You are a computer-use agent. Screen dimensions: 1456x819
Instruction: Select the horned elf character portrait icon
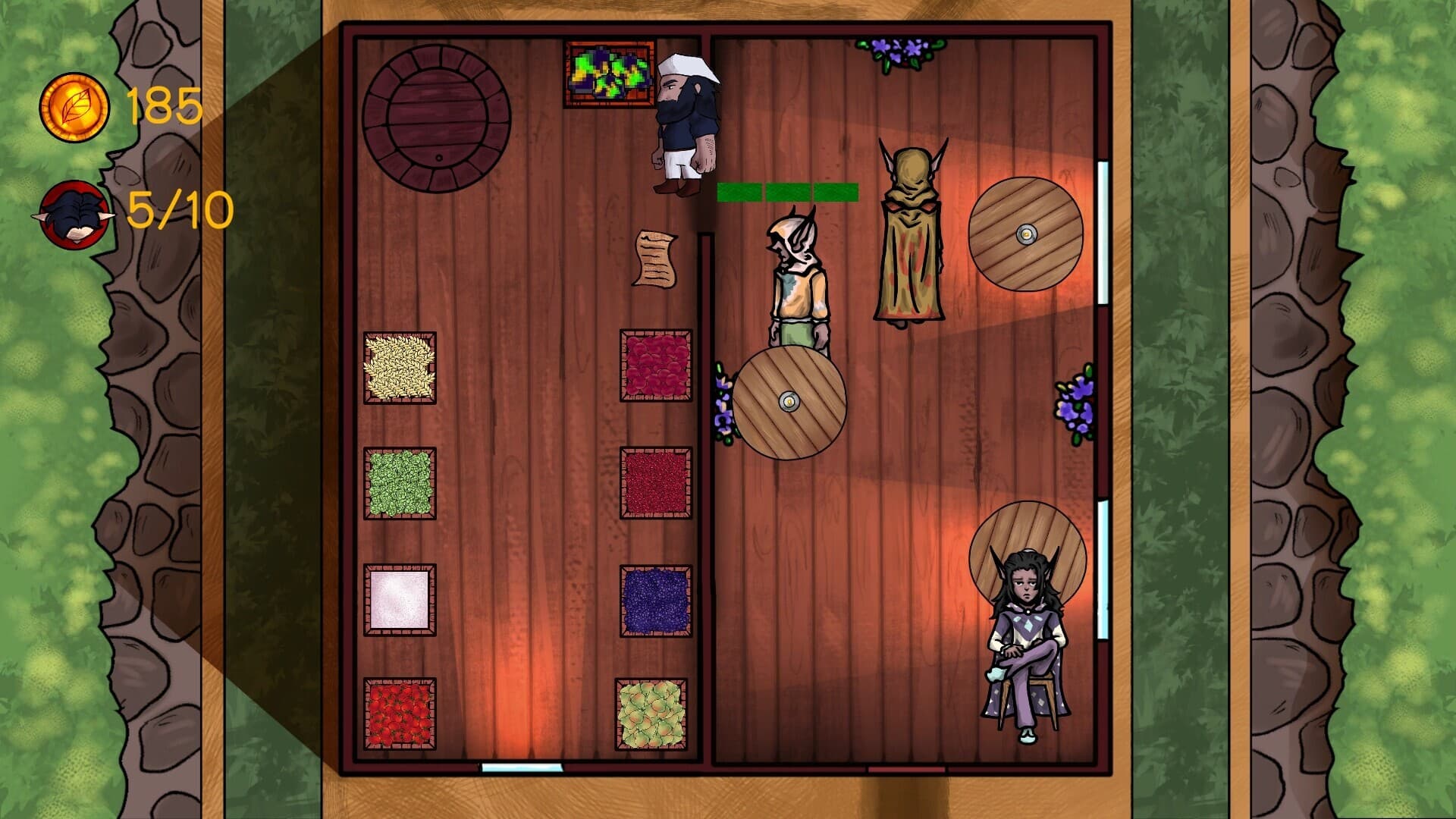click(x=76, y=215)
